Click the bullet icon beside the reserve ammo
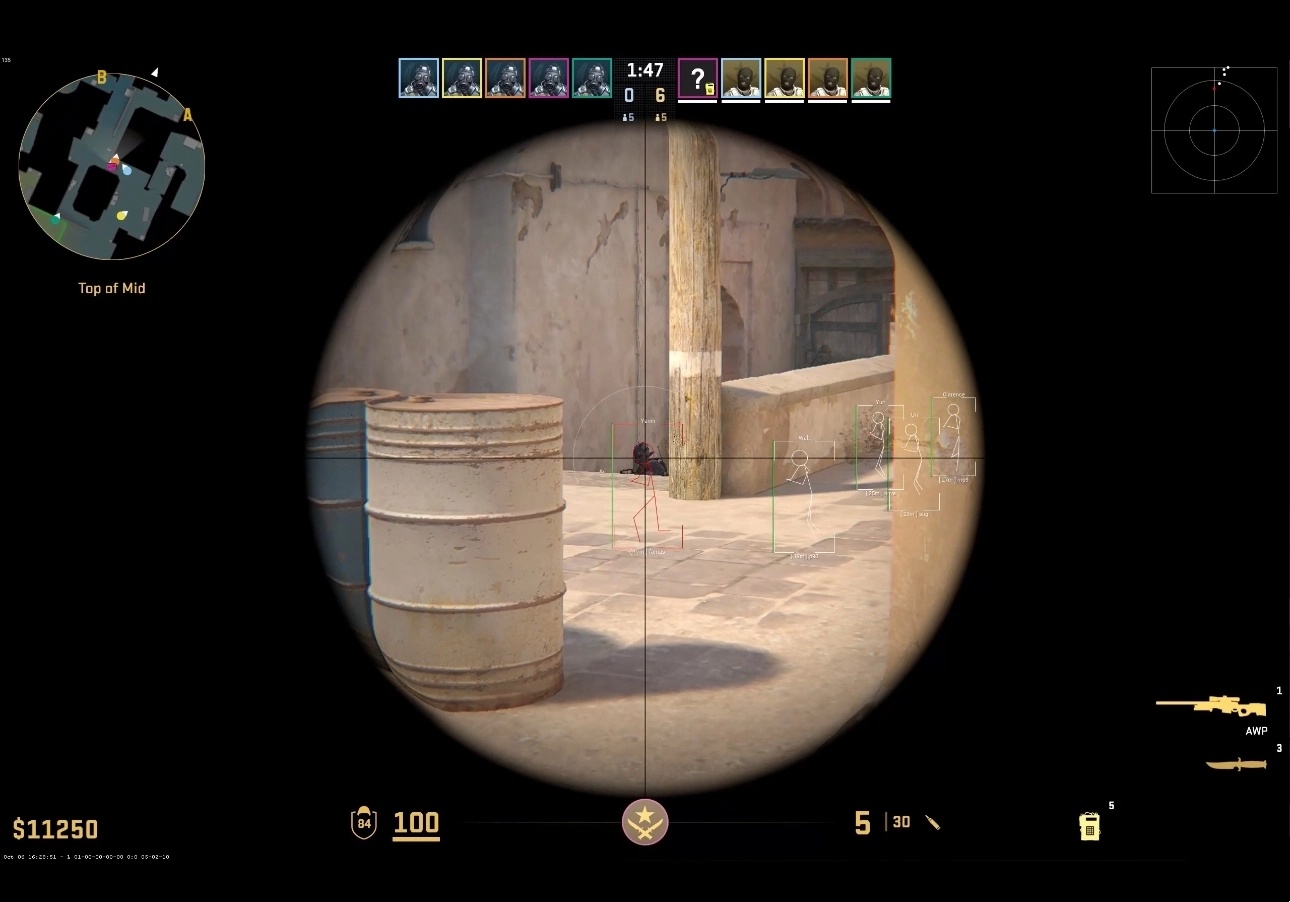Screen dimensions: 1290x902 click(x=933, y=822)
